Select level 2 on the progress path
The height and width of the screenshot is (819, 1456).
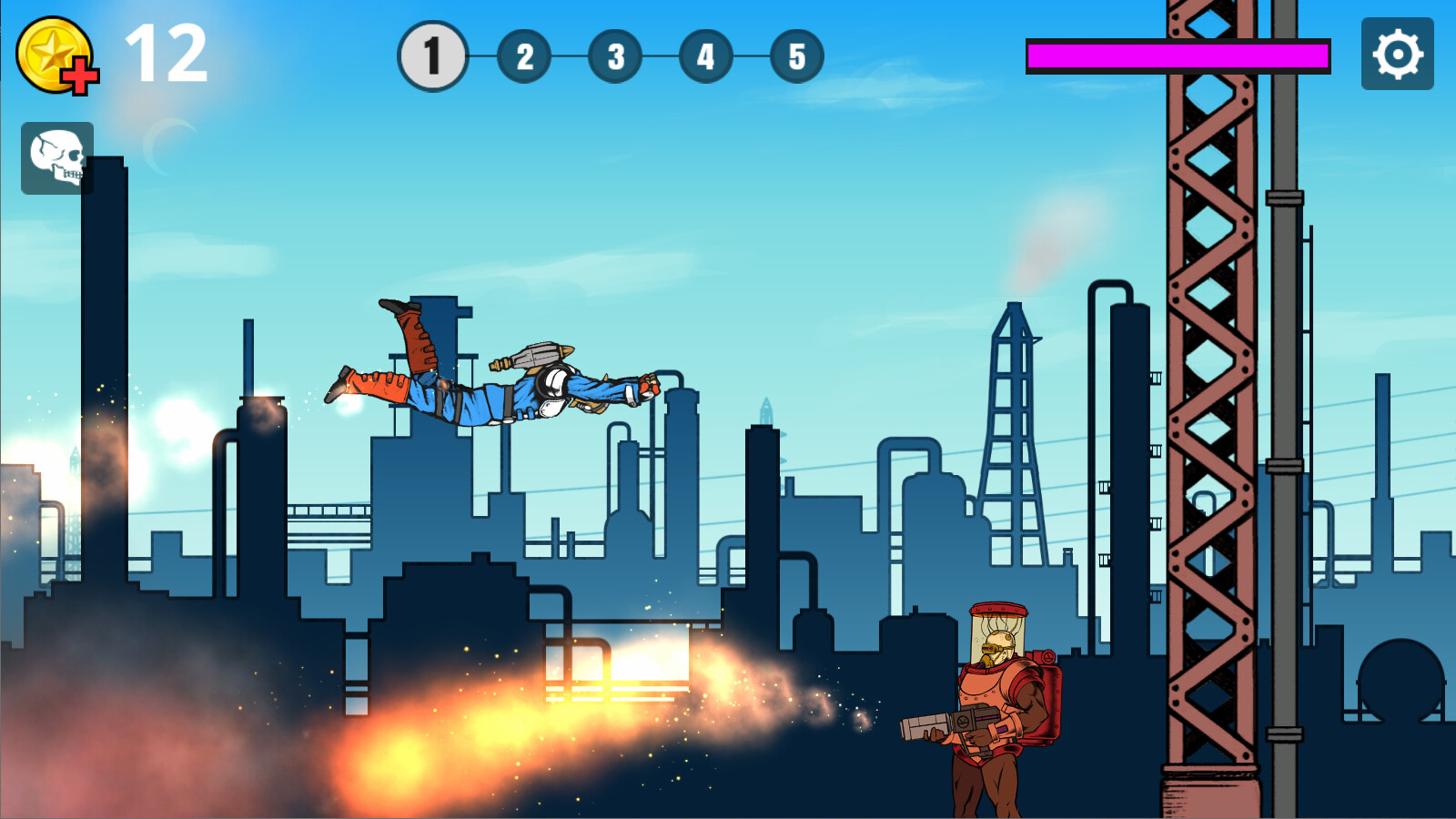click(523, 57)
